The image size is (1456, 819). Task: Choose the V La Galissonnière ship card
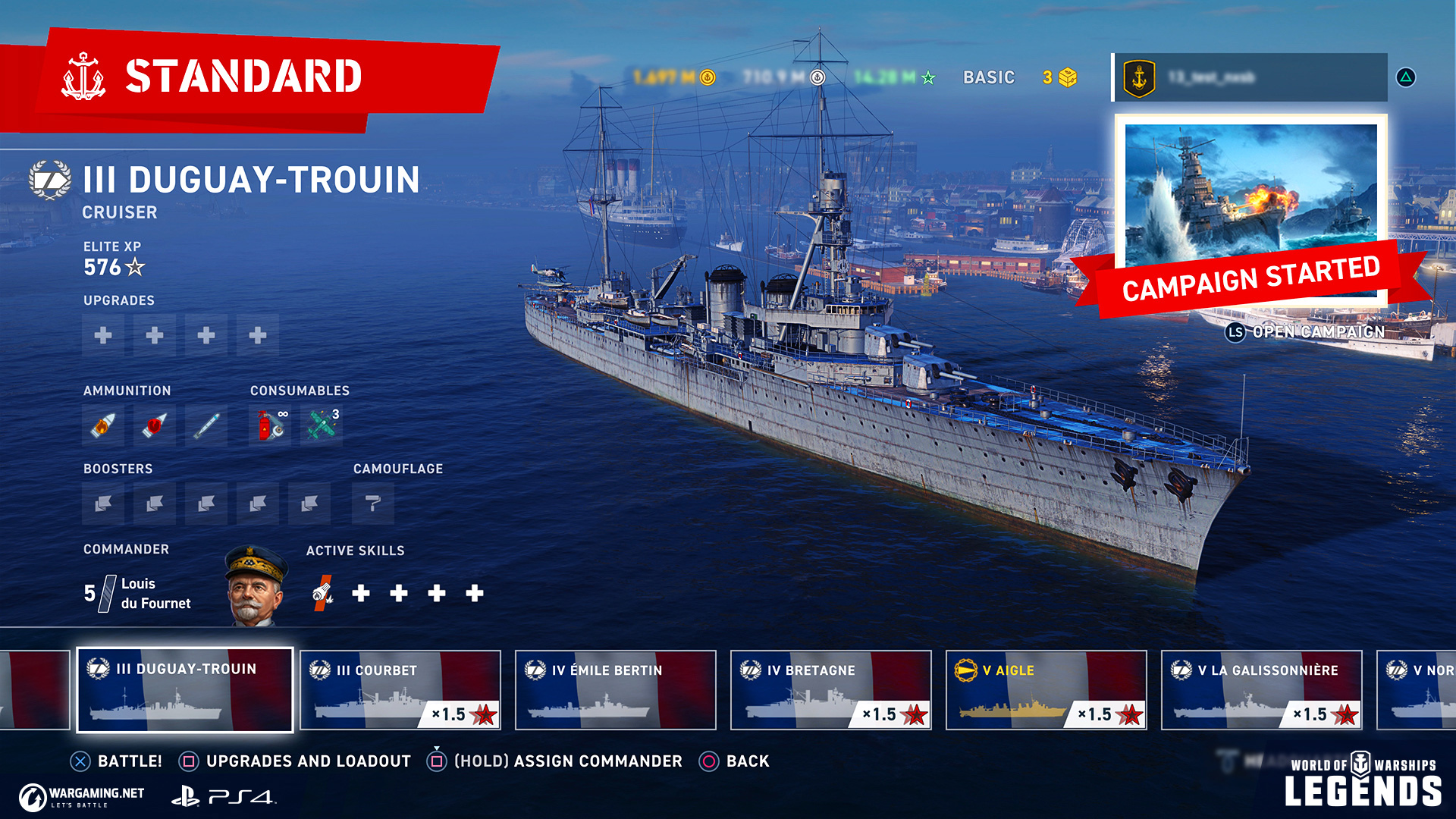1261,690
